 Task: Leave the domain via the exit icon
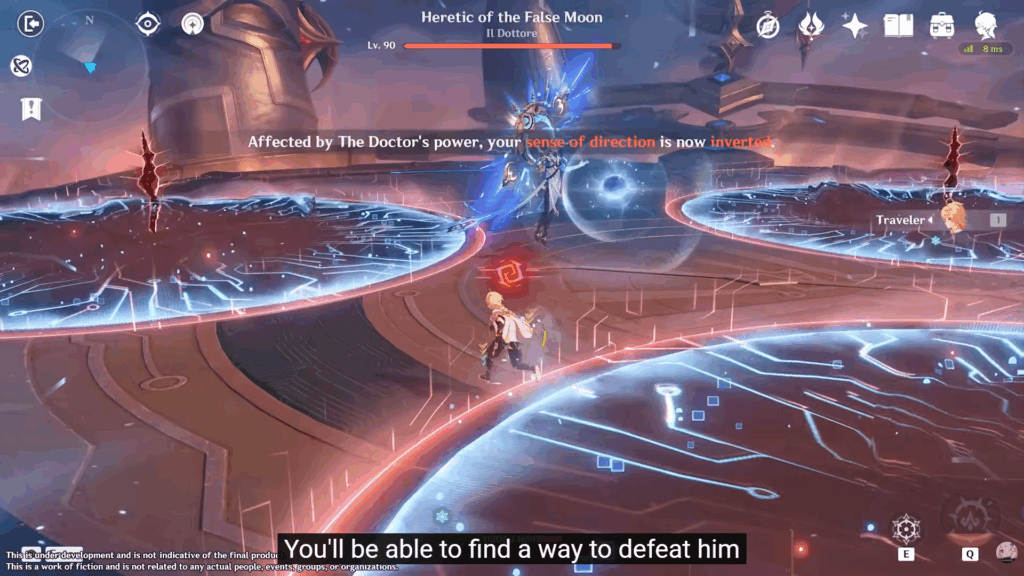click(31, 24)
